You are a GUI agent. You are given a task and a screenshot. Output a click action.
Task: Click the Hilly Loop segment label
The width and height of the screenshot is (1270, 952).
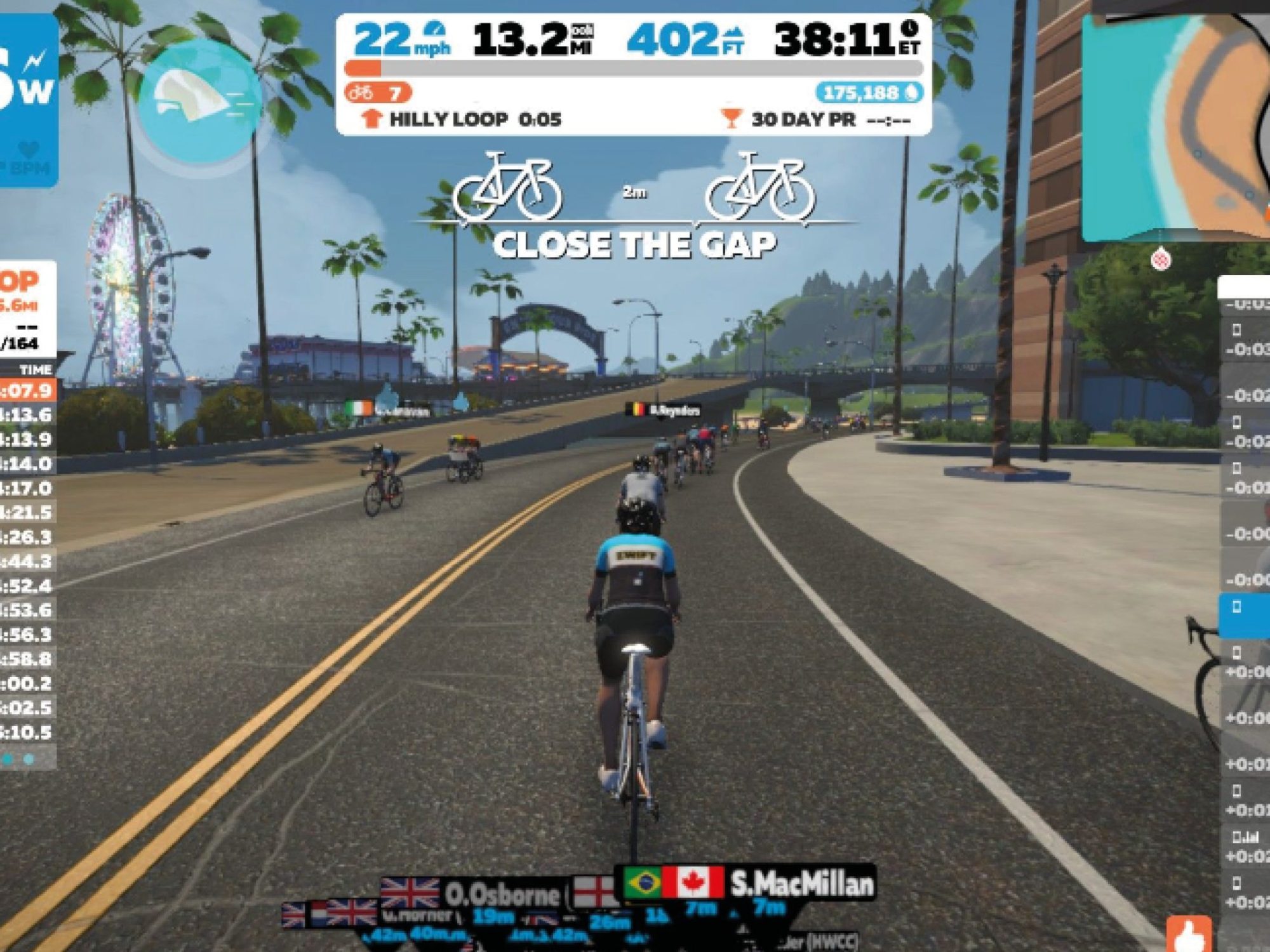[x=448, y=119]
